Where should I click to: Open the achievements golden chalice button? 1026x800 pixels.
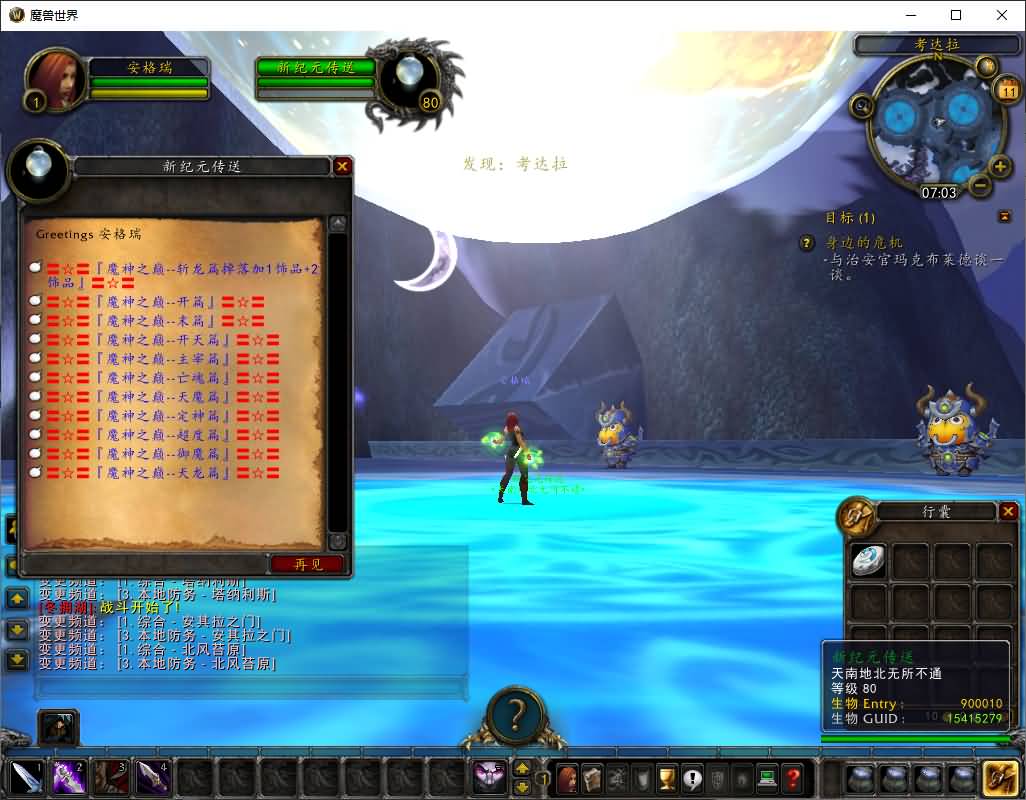pos(667,777)
